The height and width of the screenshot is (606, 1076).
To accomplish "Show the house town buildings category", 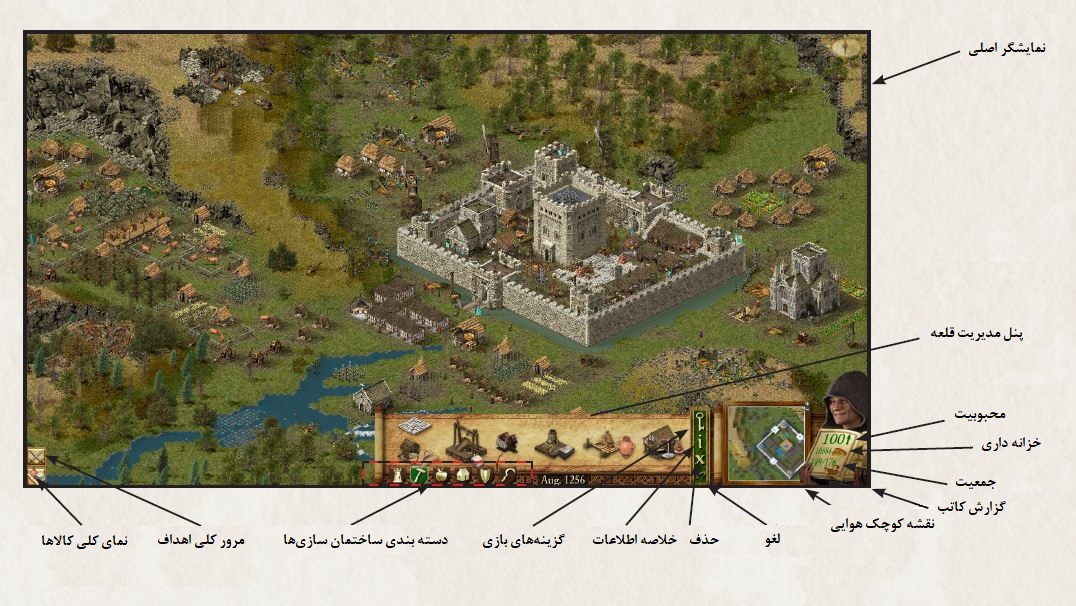I will tap(462, 476).
